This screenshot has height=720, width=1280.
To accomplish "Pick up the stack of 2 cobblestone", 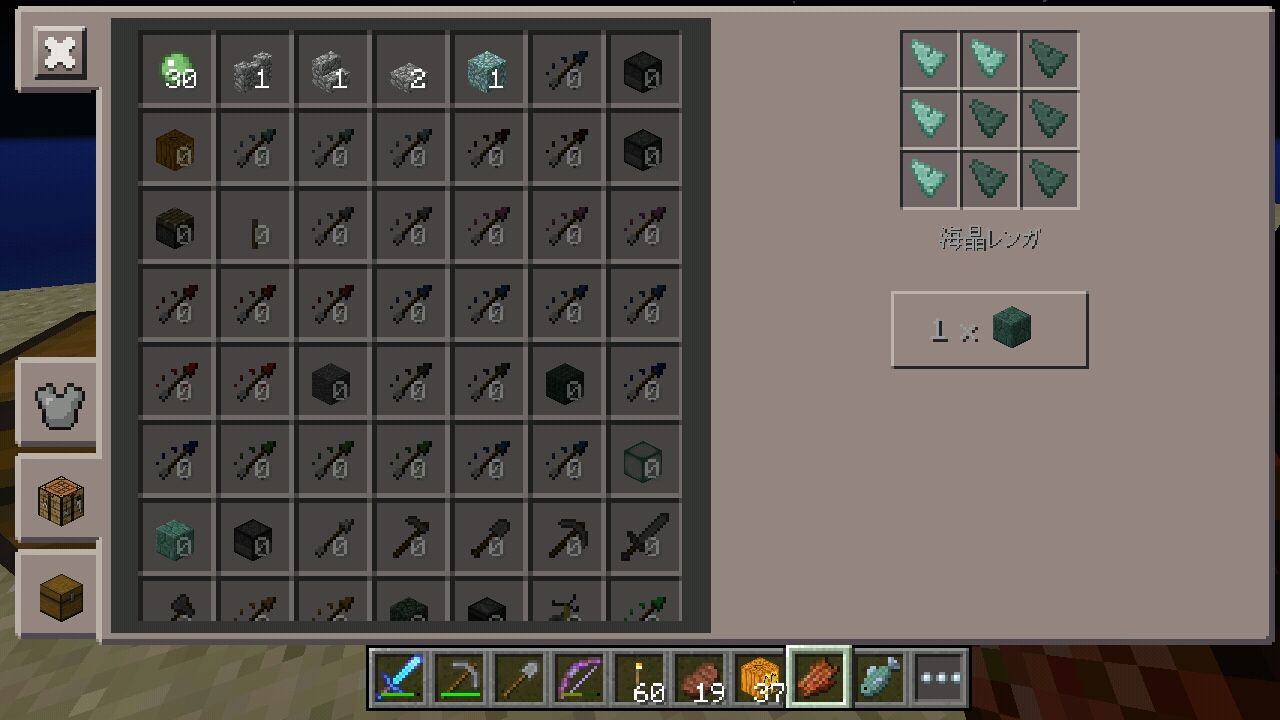I will [x=411, y=70].
